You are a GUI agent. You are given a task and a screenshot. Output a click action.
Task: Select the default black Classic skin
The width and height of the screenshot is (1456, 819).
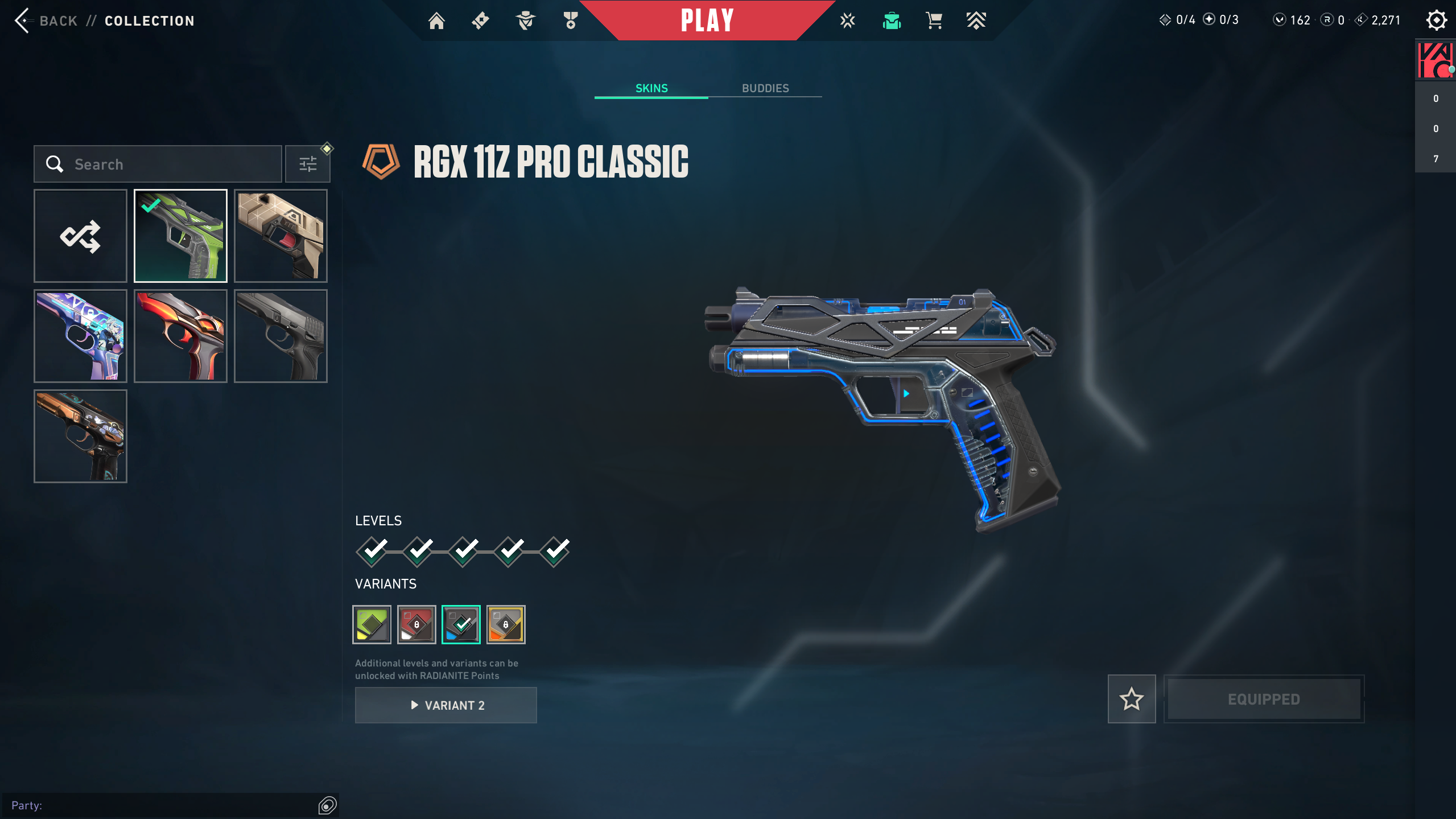[x=281, y=336]
